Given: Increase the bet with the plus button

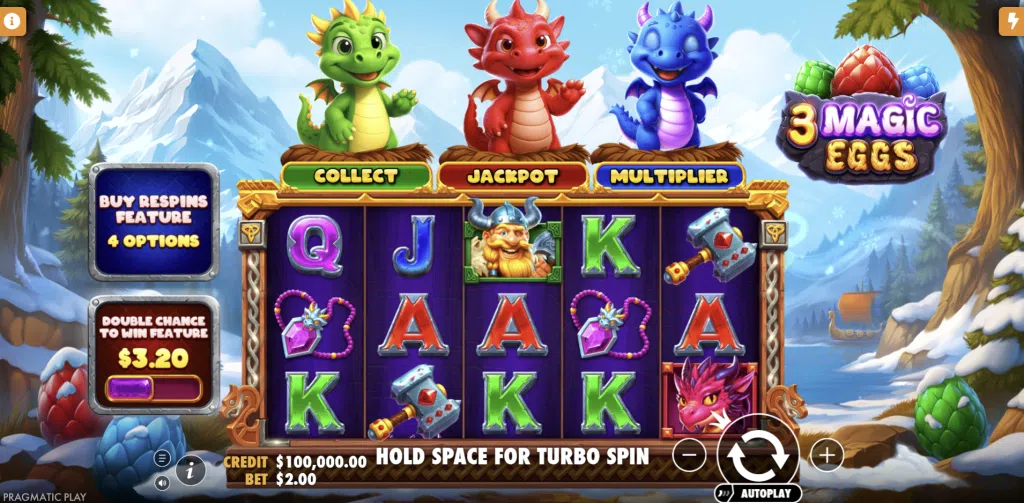Looking at the screenshot, I should click(x=826, y=456).
